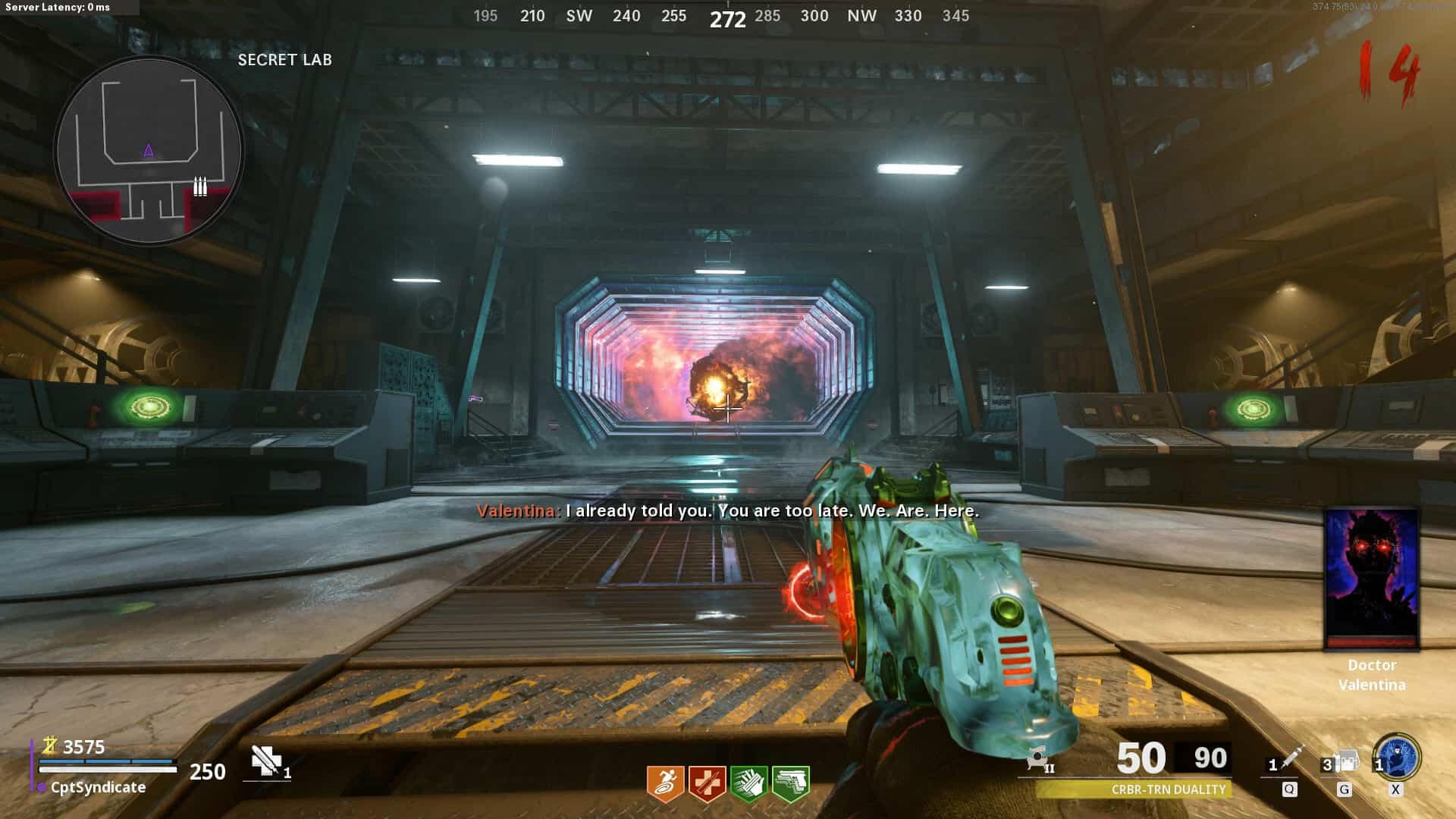Select the stim shot syringe equipment
Image resolution: width=1456 pixels, height=819 pixels.
pos(1289,759)
